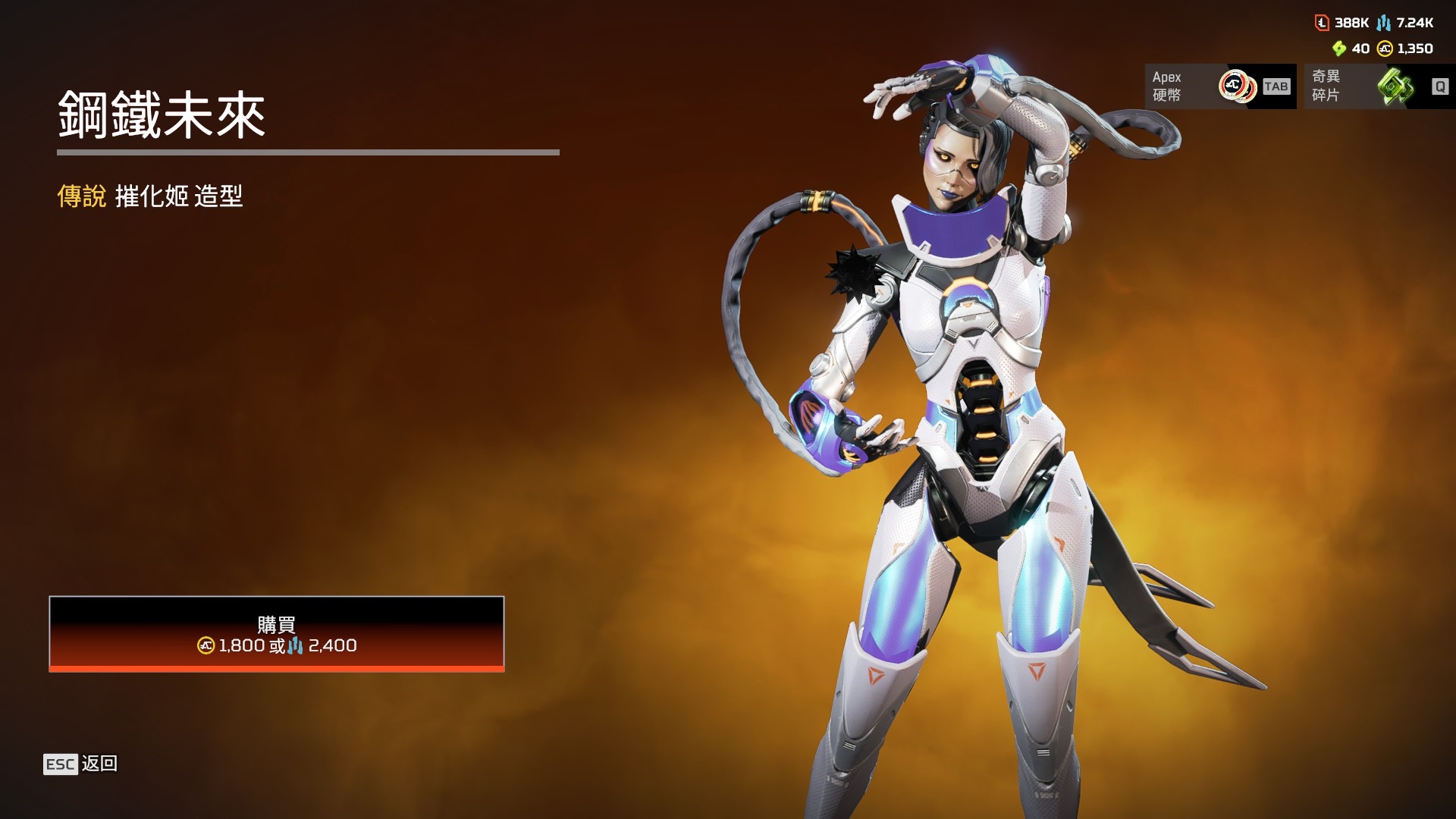Go back with the 返回 button
Viewport: 1456px width, 819px height.
pos(80,764)
